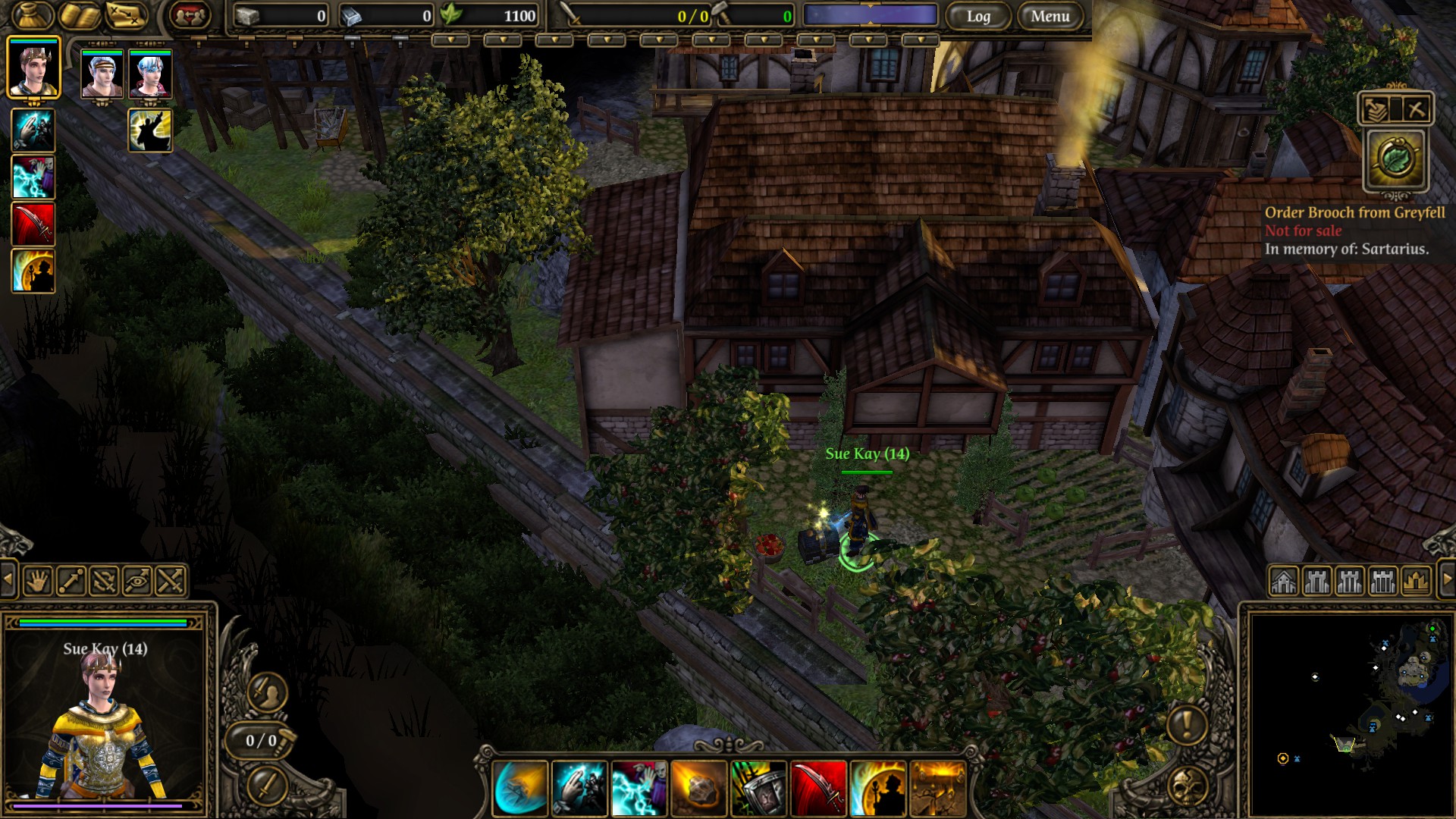Select the crossed swords attack command
This screenshot has height=819, width=1456.
pyautogui.click(x=171, y=582)
